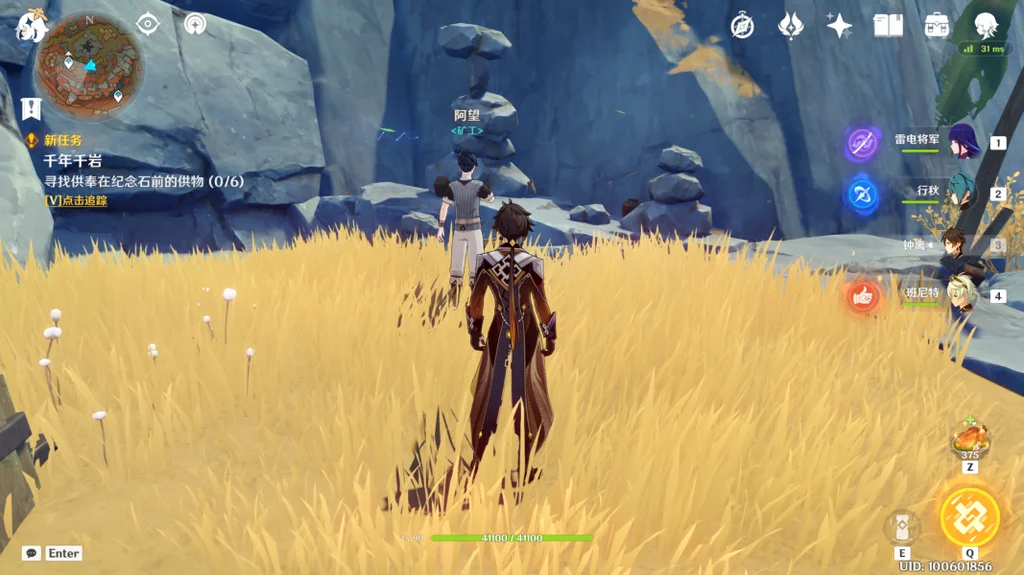The width and height of the screenshot is (1024, 575).
Task: Use the roast chicken food item
Action: (x=969, y=438)
